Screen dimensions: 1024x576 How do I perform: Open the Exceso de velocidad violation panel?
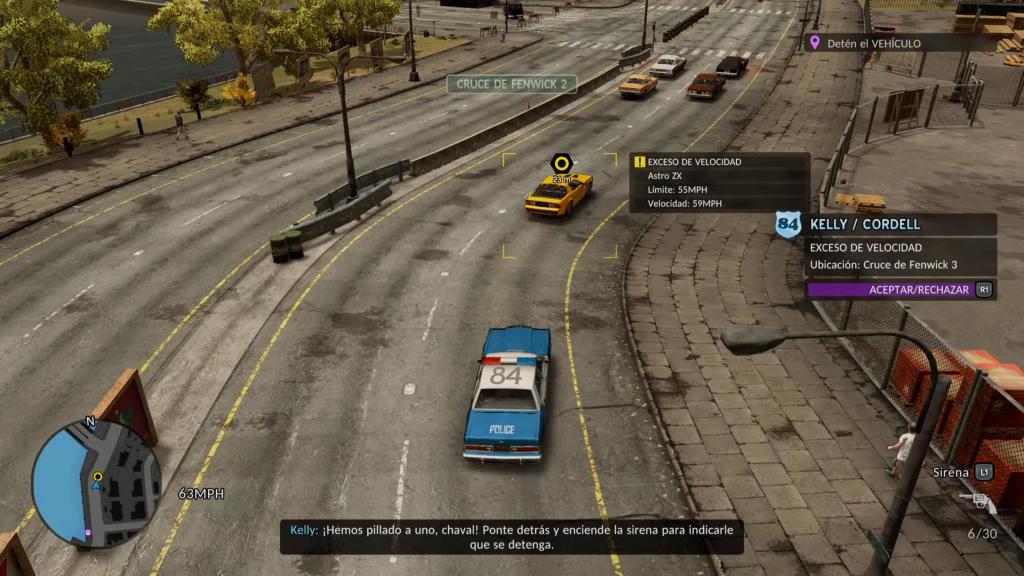pyautogui.click(x=719, y=182)
